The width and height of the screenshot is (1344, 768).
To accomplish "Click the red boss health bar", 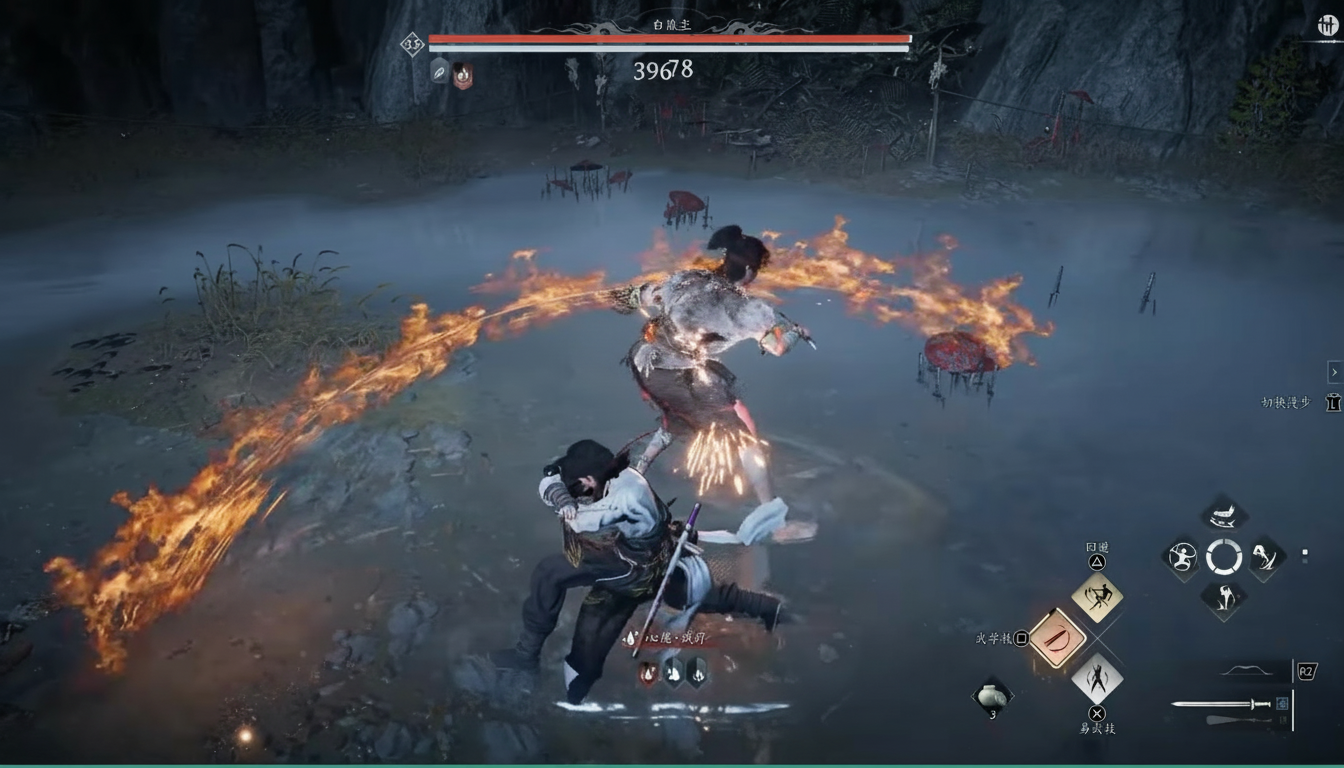I will pyautogui.click(x=670, y=40).
